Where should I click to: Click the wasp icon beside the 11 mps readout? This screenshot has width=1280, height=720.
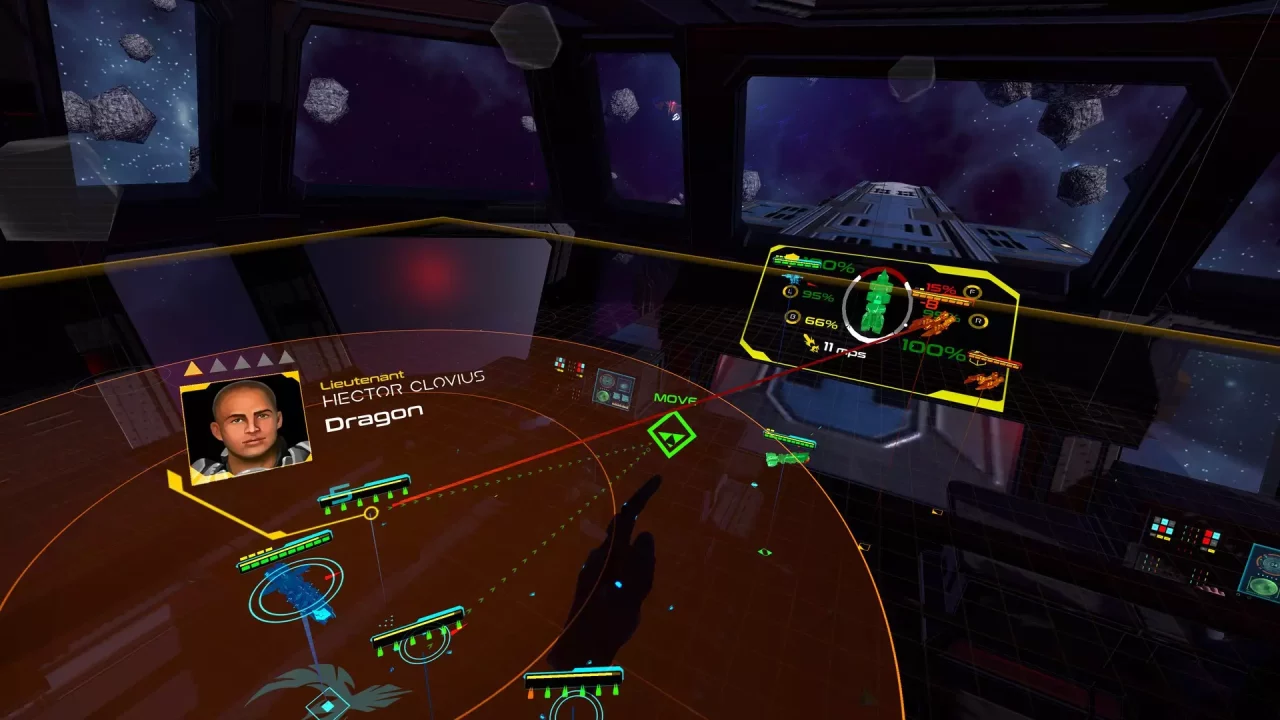tap(812, 343)
